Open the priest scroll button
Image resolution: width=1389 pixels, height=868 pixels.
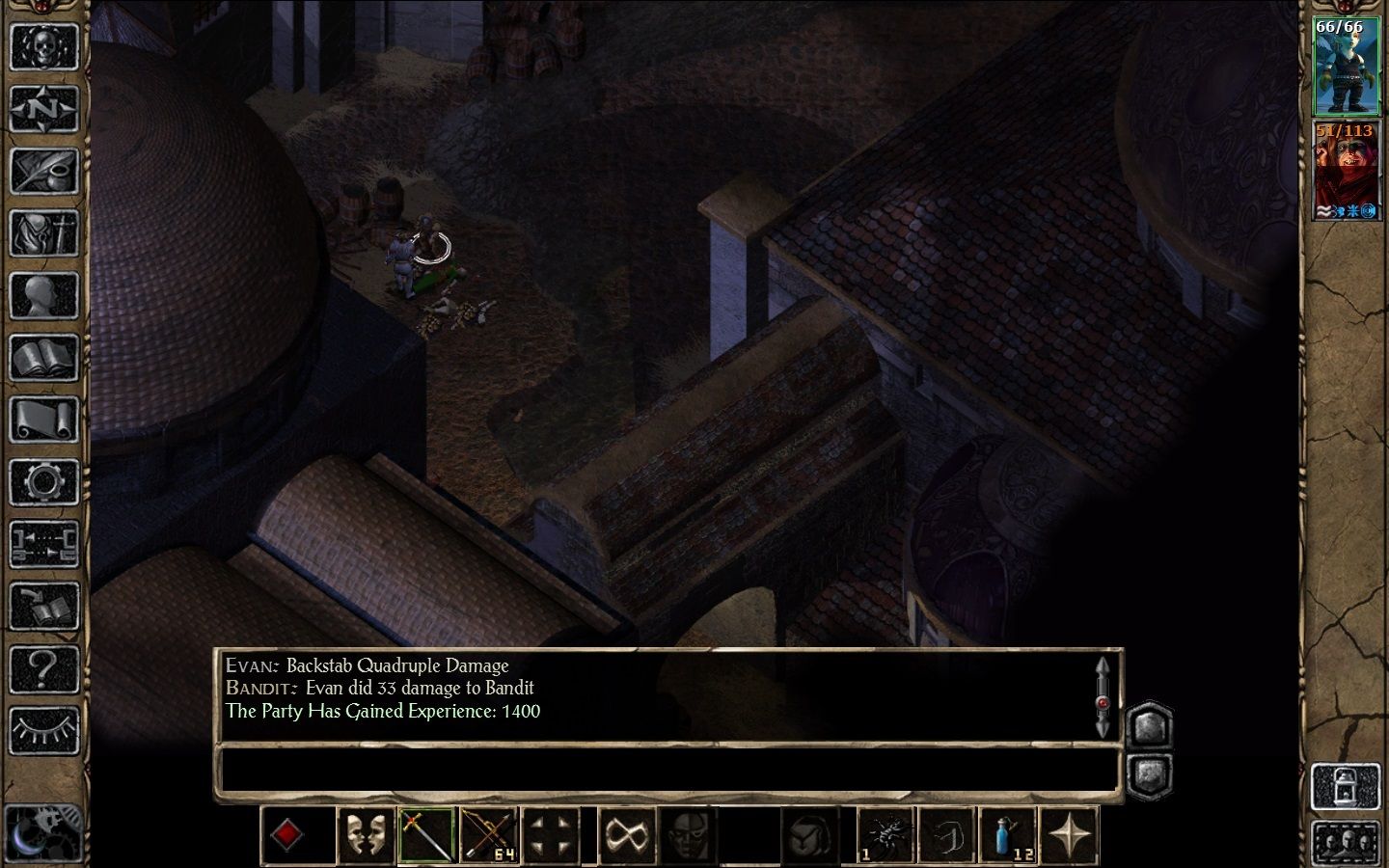pos(43,420)
